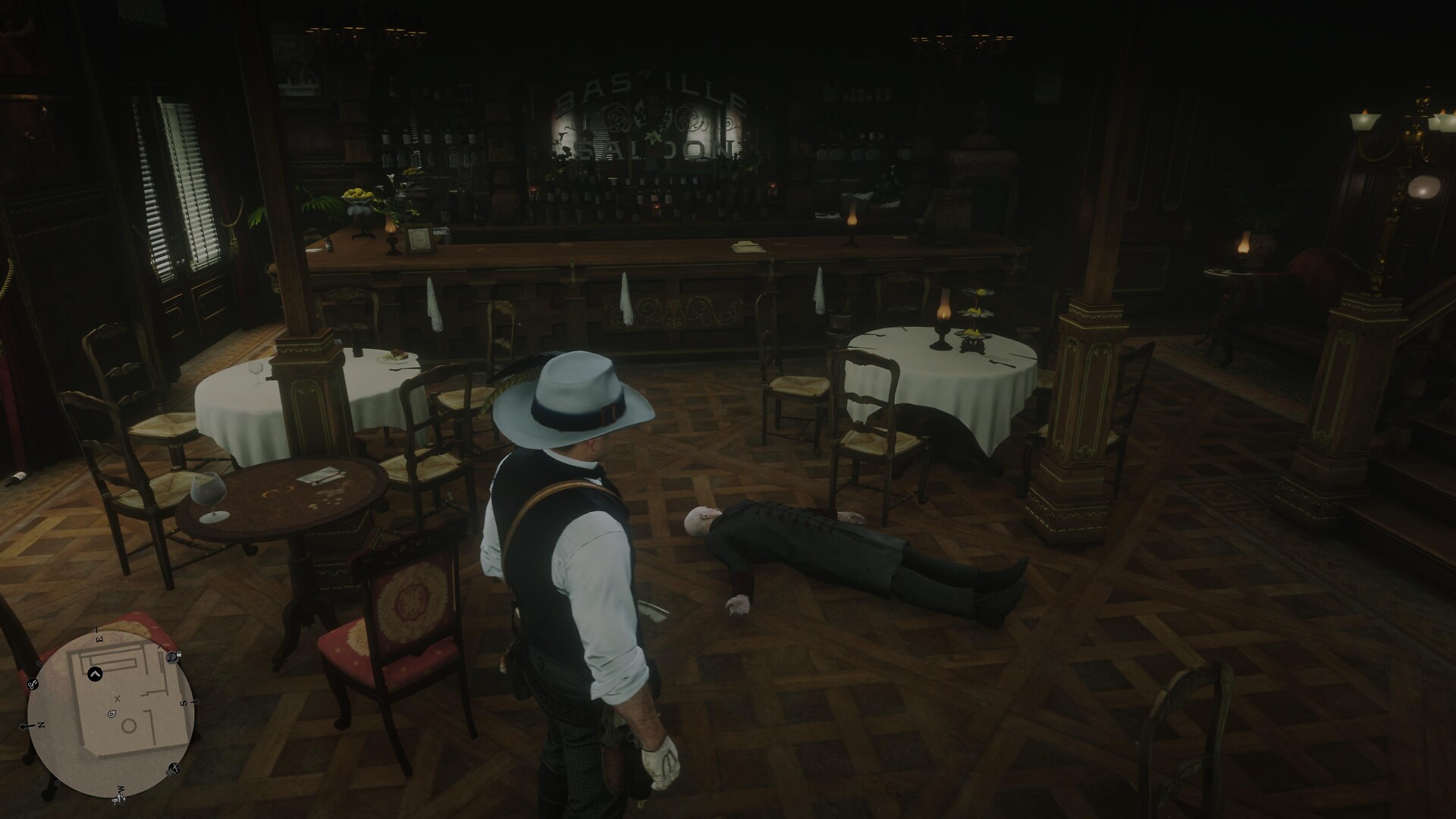Click the locked mission marker on minimap edge
Viewport: 1456px width, 819px height.
[173, 657]
